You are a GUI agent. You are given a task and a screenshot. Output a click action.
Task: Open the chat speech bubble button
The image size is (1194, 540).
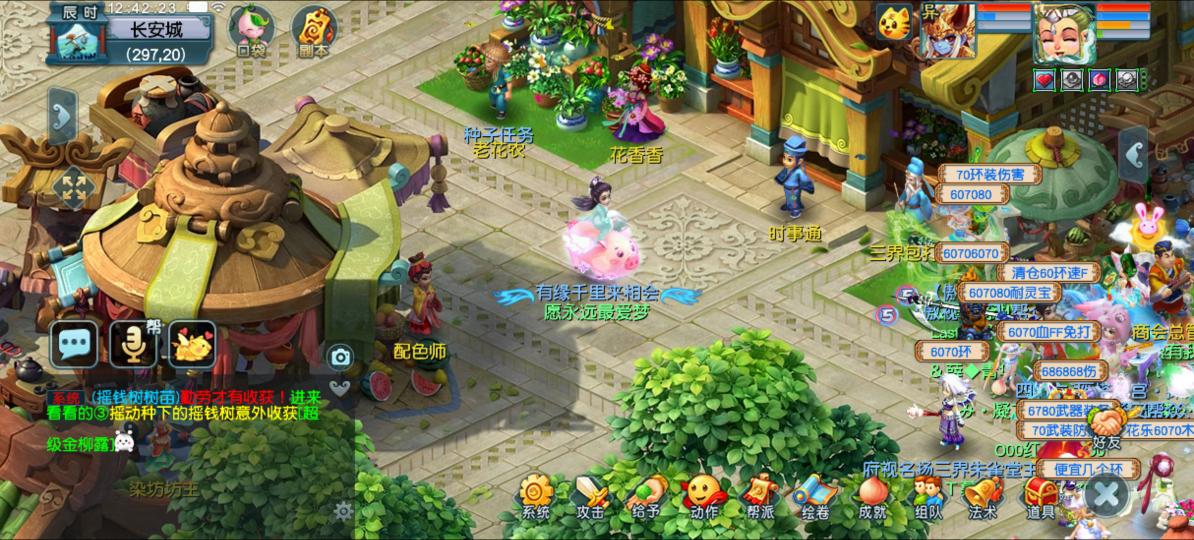point(75,344)
